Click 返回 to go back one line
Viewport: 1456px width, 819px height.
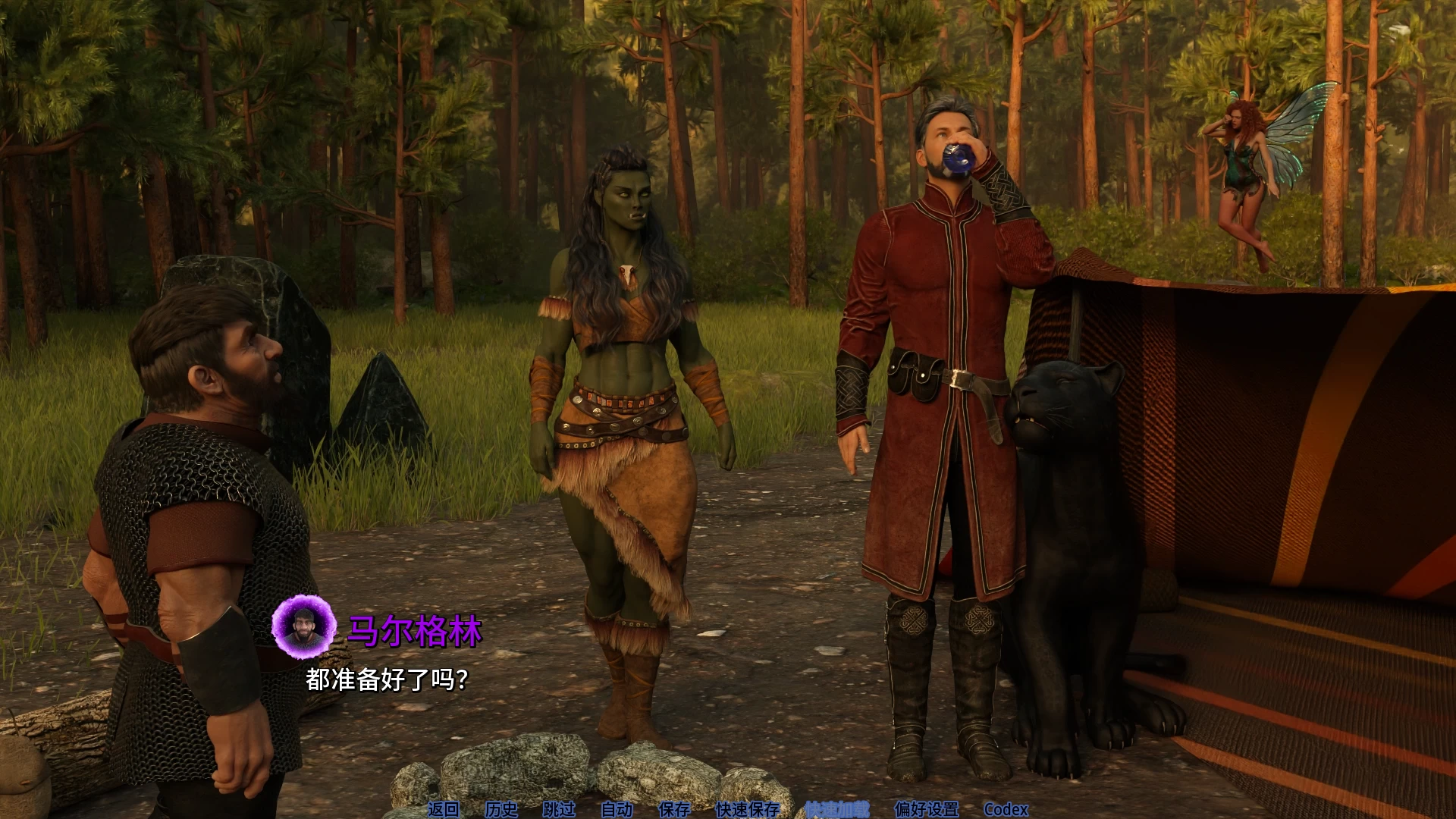coord(444,809)
